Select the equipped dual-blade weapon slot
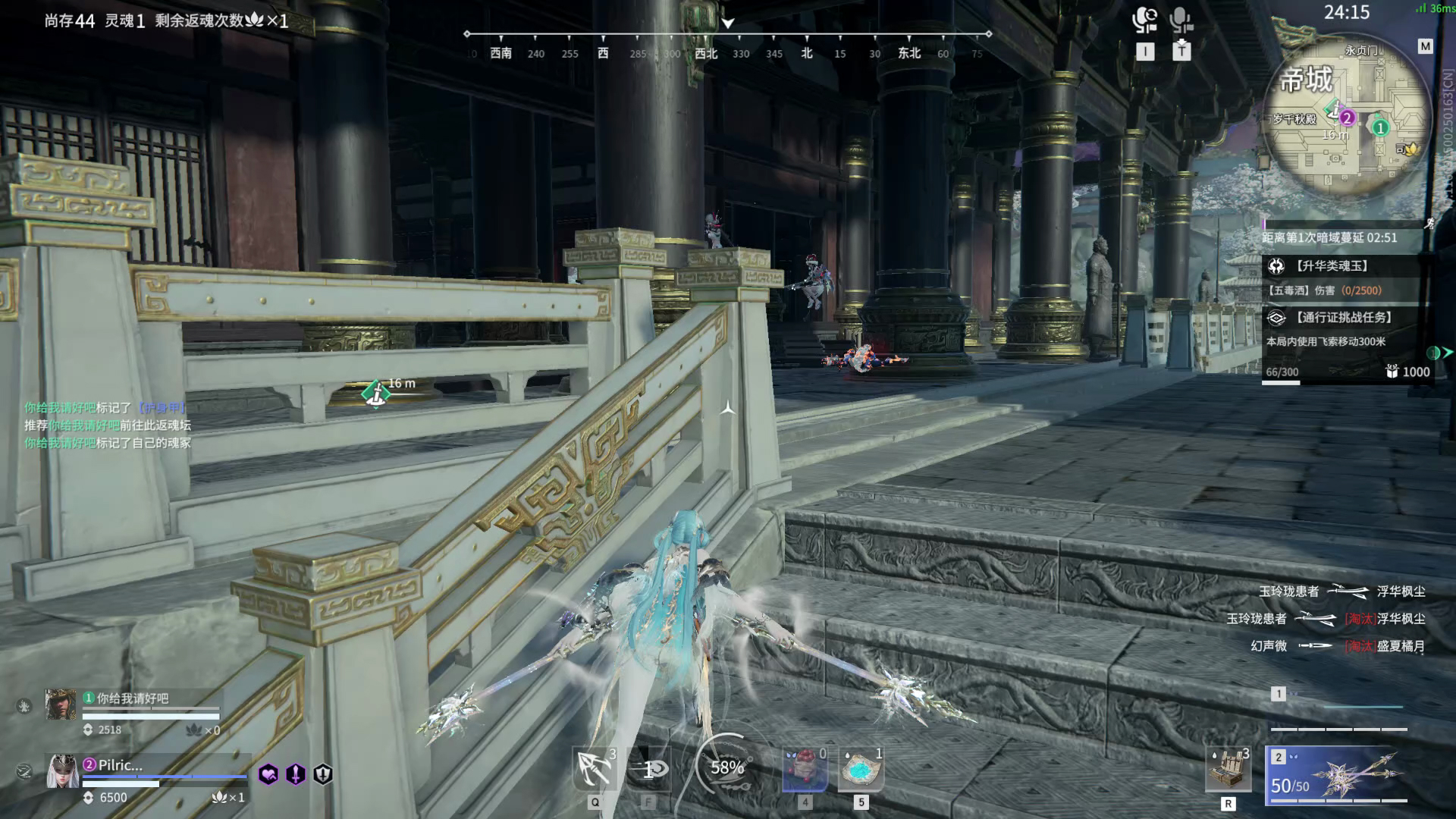The width and height of the screenshot is (1456, 819). click(1340, 775)
